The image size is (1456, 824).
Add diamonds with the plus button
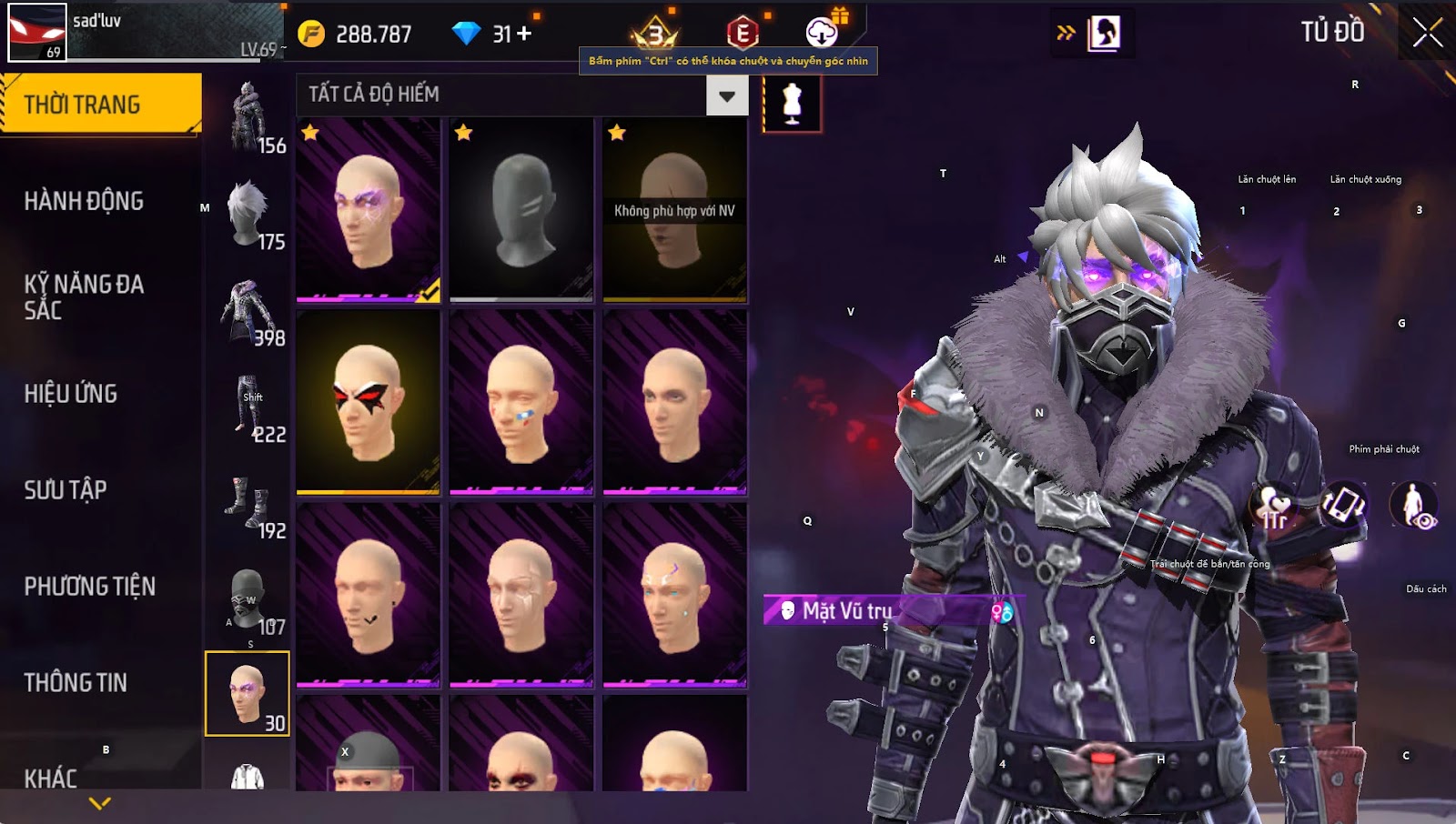[524, 34]
